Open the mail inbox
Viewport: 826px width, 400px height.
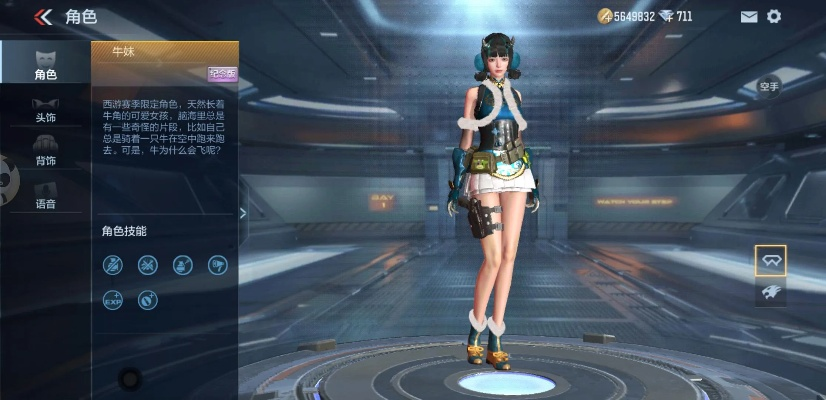(x=748, y=16)
